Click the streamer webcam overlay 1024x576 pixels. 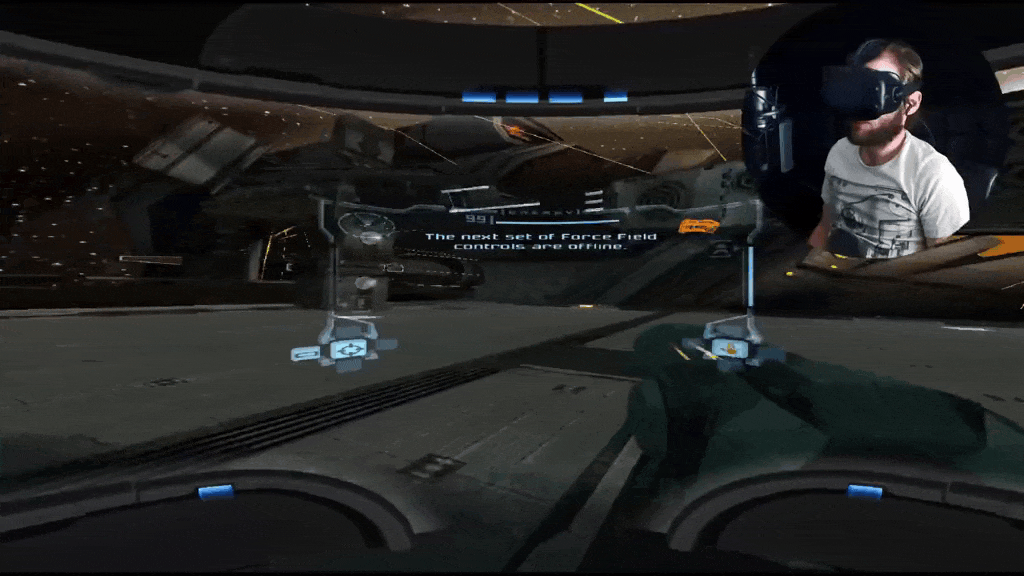pos(880,150)
